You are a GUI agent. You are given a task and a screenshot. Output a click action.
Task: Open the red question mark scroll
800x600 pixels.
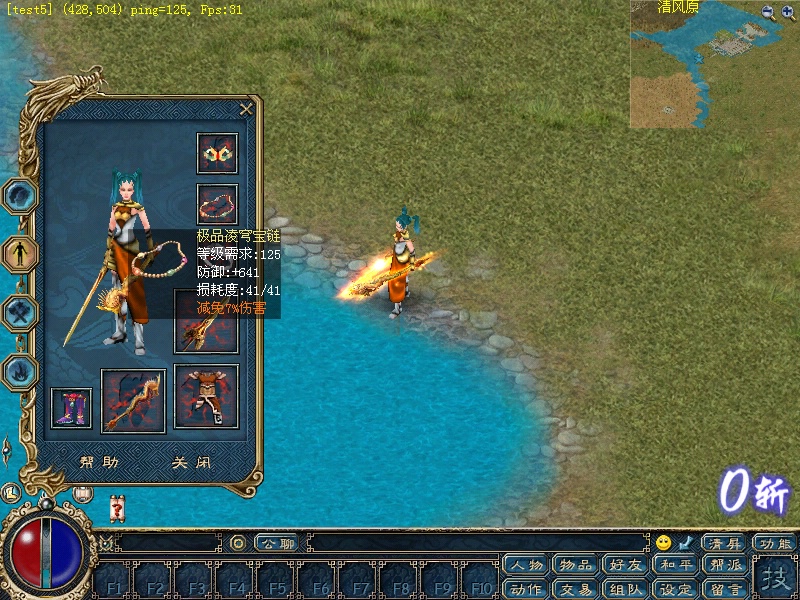(x=117, y=509)
